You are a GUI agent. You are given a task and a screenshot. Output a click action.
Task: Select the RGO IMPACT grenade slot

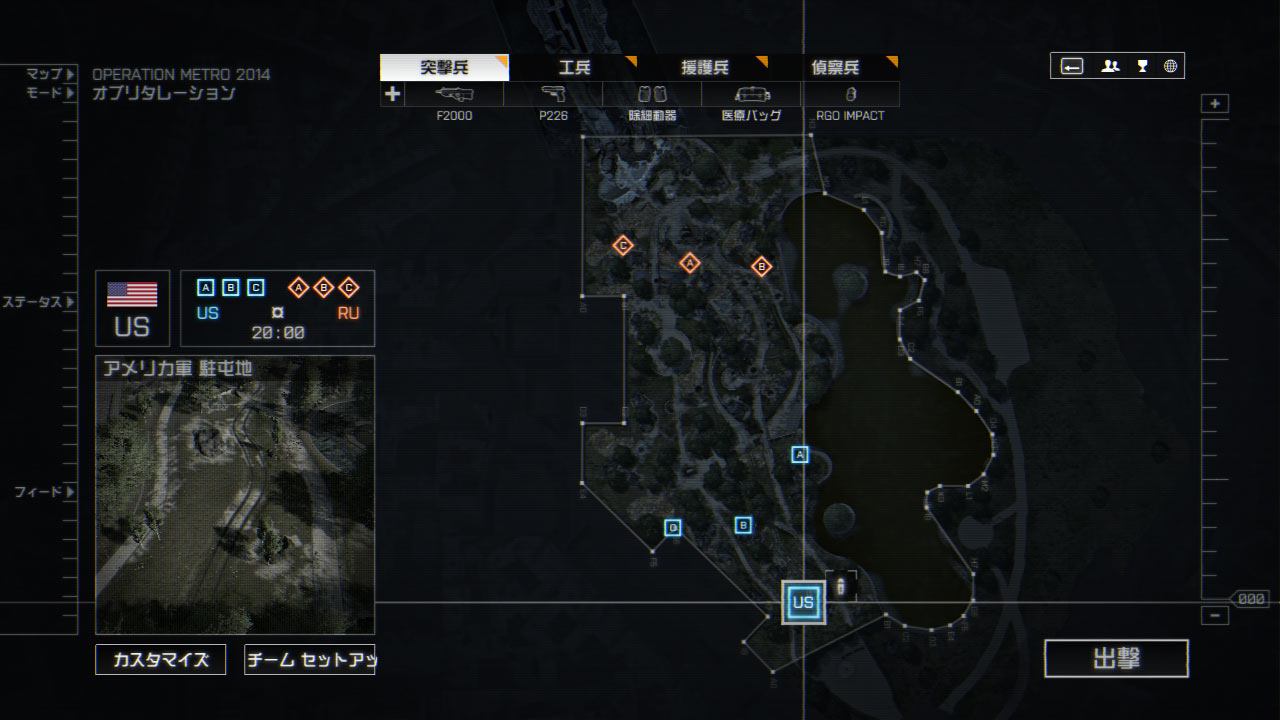pos(850,95)
